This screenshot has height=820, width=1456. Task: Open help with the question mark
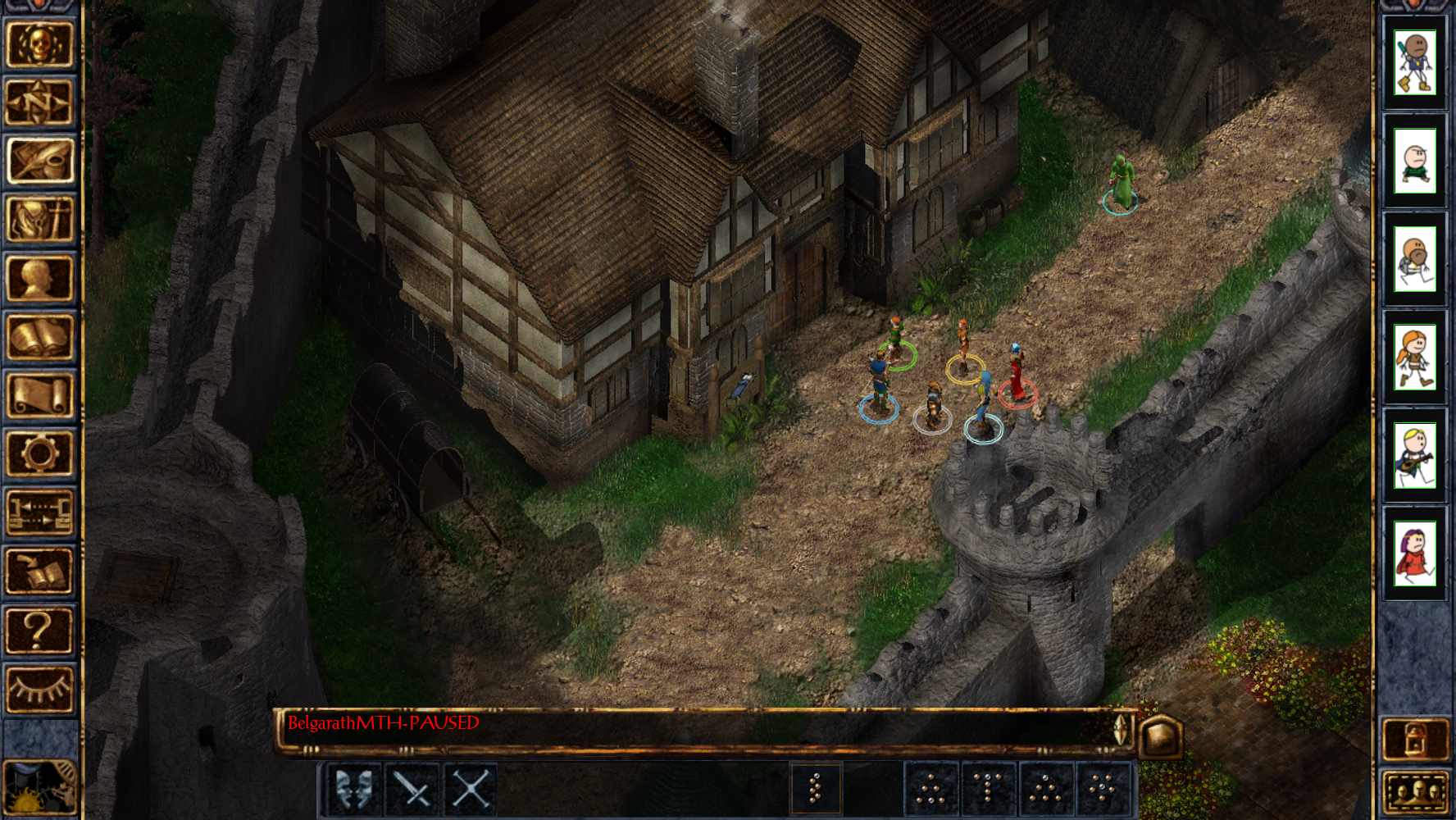coord(39,631)
